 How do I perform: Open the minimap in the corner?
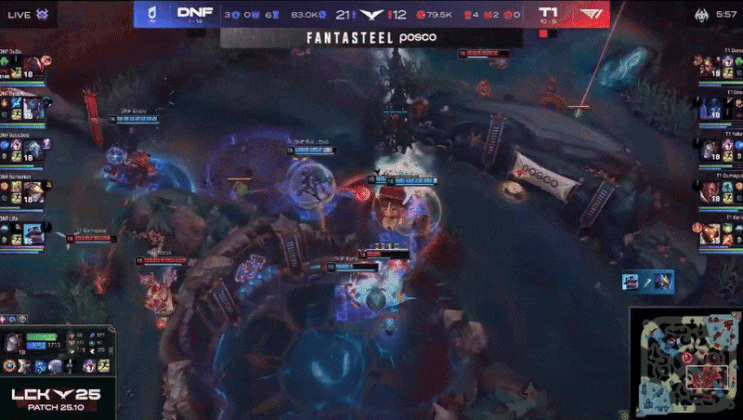pyautogui.click(x=684, y=362)
